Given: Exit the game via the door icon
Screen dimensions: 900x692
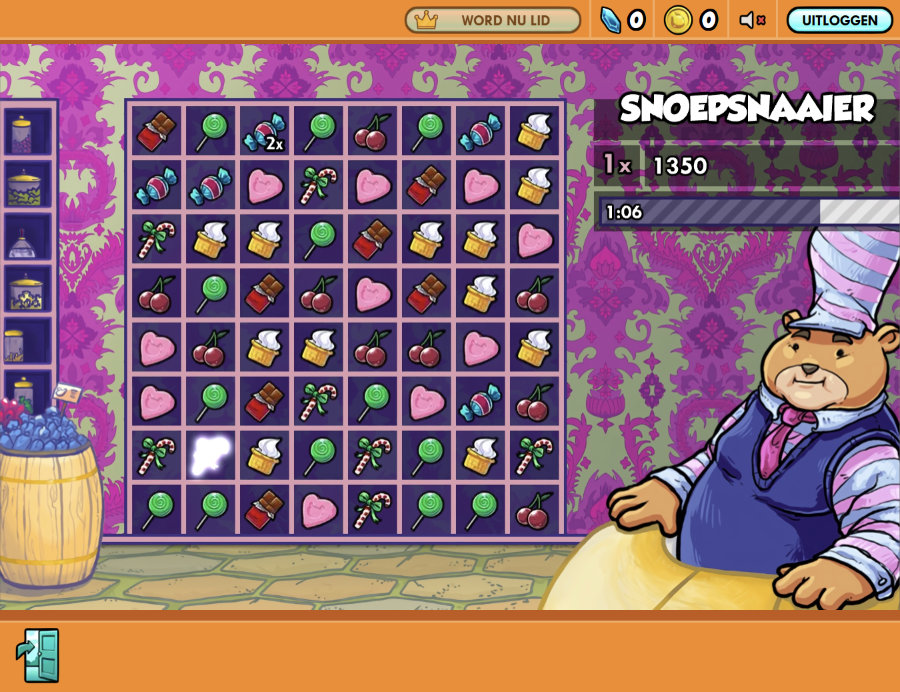Looking at the screenshot, I should (x=38, y=655).
